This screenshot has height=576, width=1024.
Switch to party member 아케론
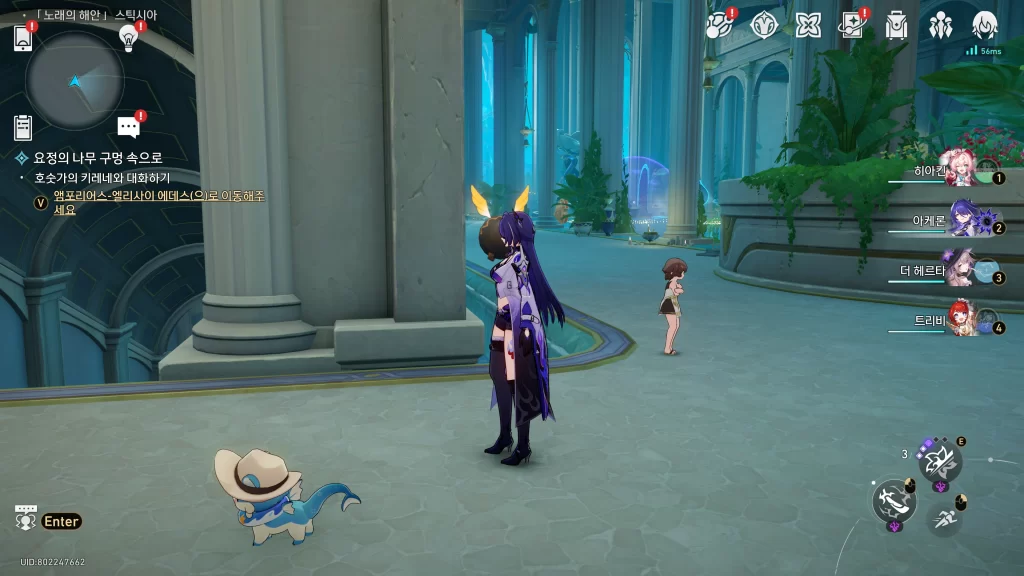point(962,221)
